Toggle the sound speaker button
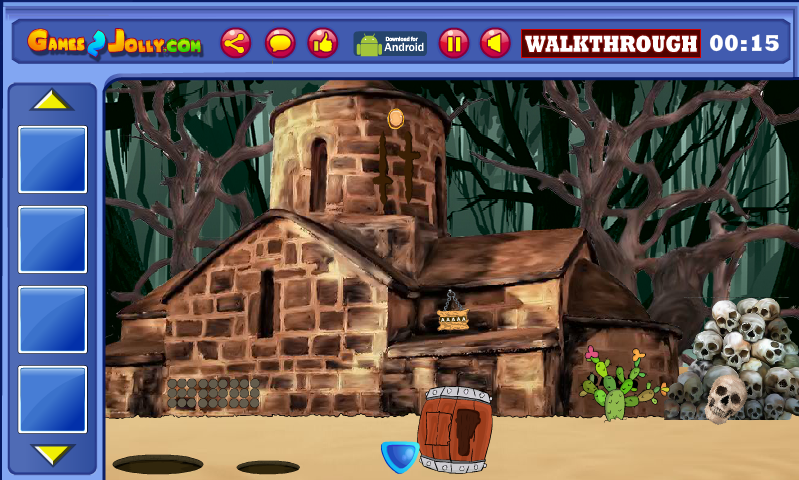This screenshot has width=799, height=480. pos(495,43)
